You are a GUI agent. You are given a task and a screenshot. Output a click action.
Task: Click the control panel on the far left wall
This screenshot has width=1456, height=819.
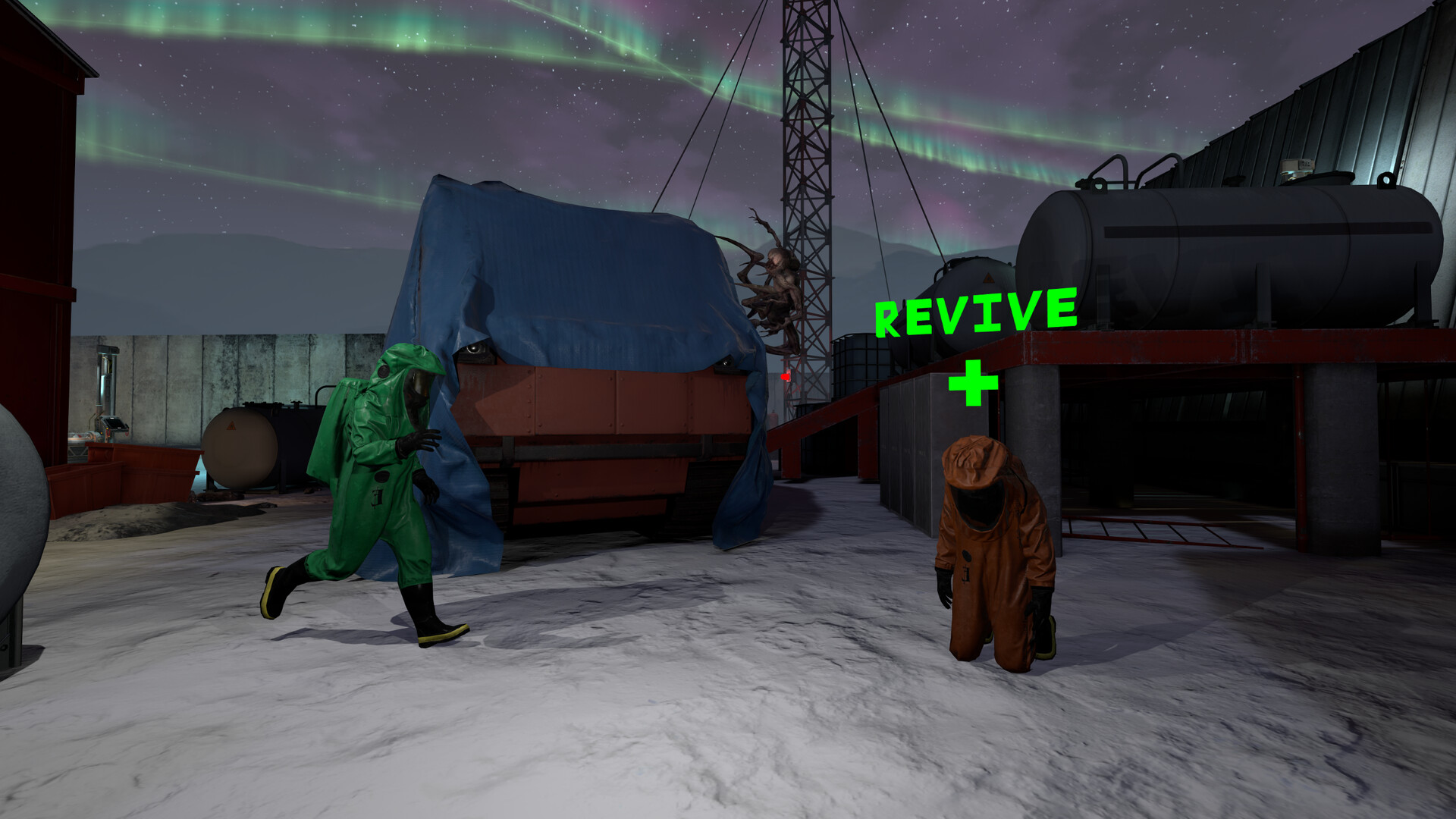(x=115, y=424)
